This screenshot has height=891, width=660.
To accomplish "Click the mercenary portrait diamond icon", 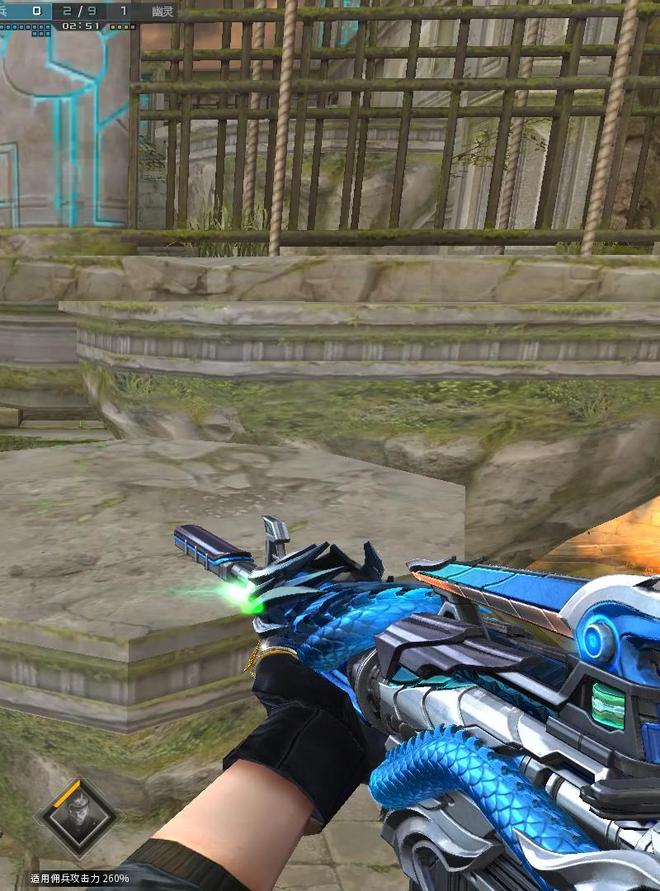I will (x=76, y=818).
